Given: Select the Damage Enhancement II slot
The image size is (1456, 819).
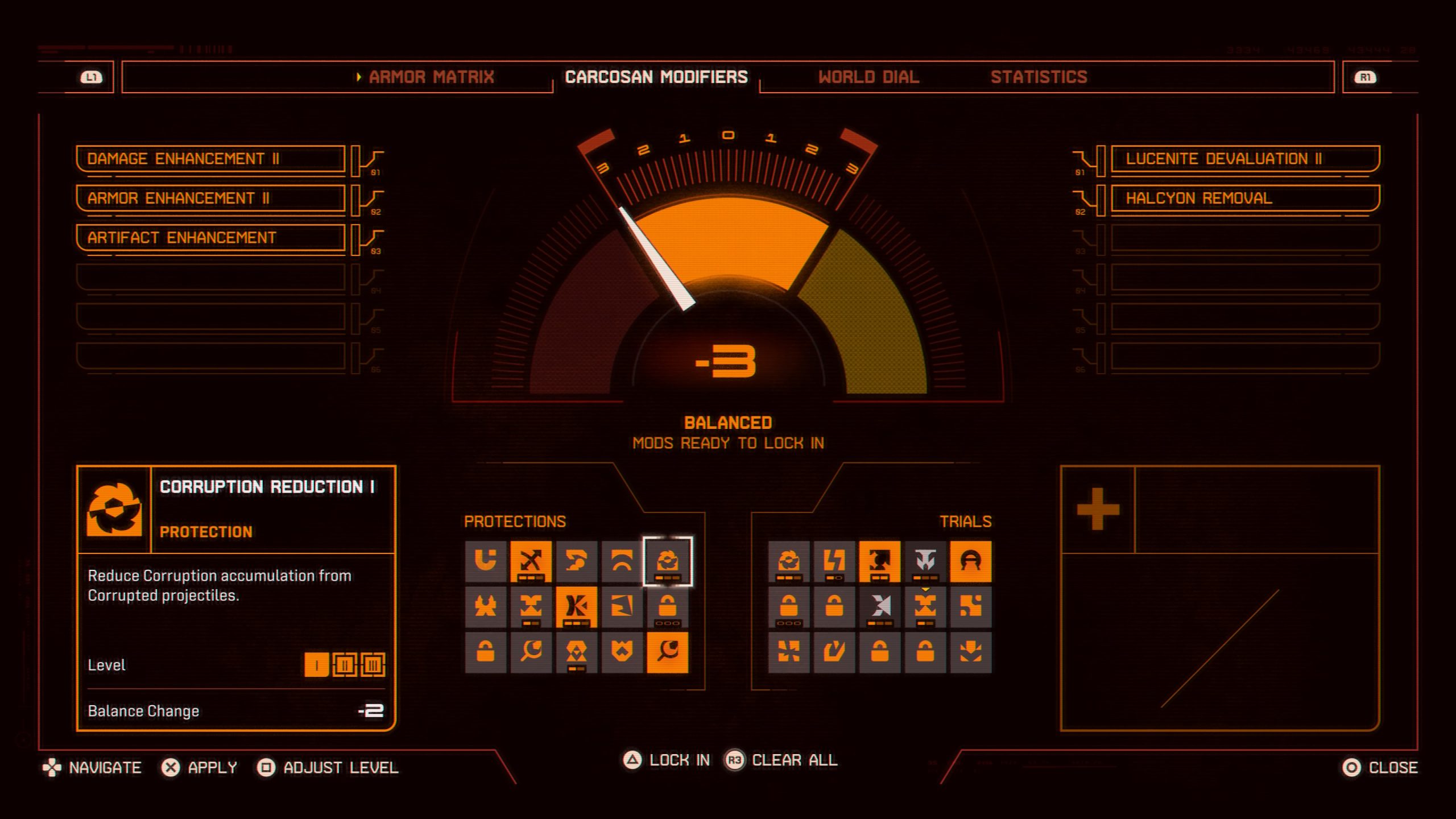Looking at the screenshot, I should [210, 159].
